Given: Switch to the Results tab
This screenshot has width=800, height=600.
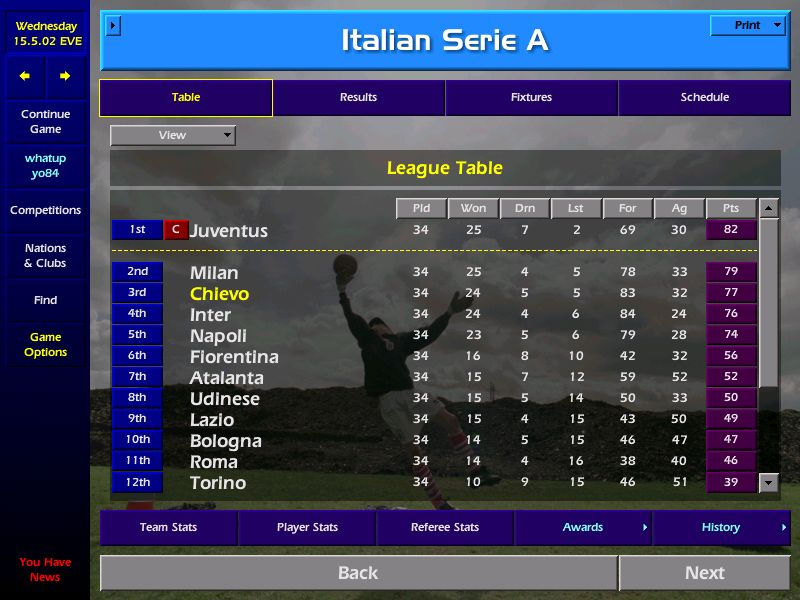Looking at the screenshot, I should click(x=358, y=98).
